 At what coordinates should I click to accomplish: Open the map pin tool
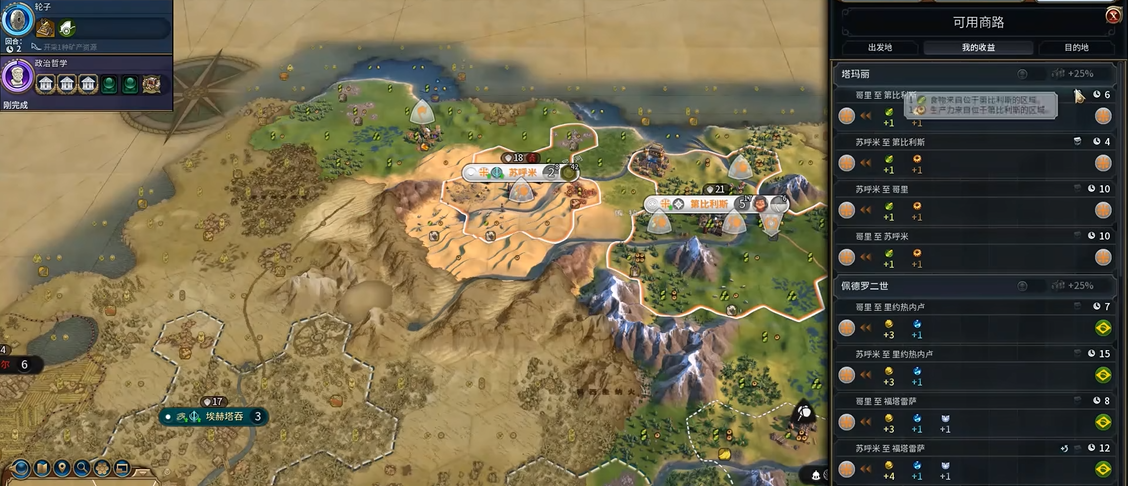click(x=62, y=467)
